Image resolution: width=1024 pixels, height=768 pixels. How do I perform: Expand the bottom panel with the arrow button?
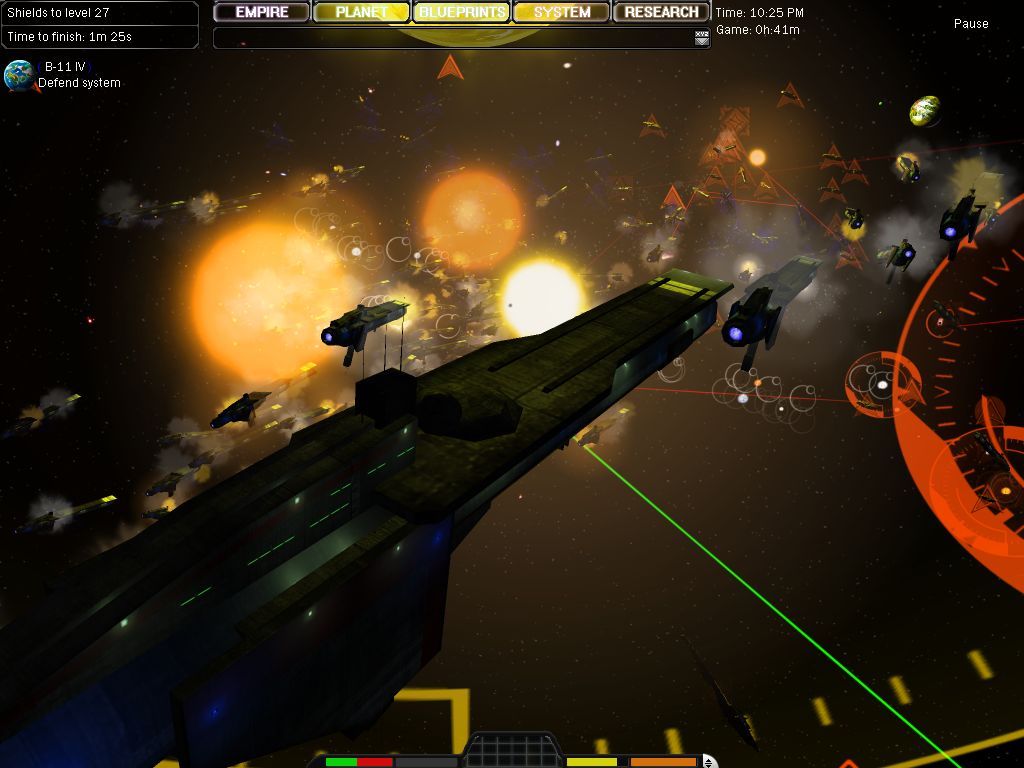click(709, 762)
